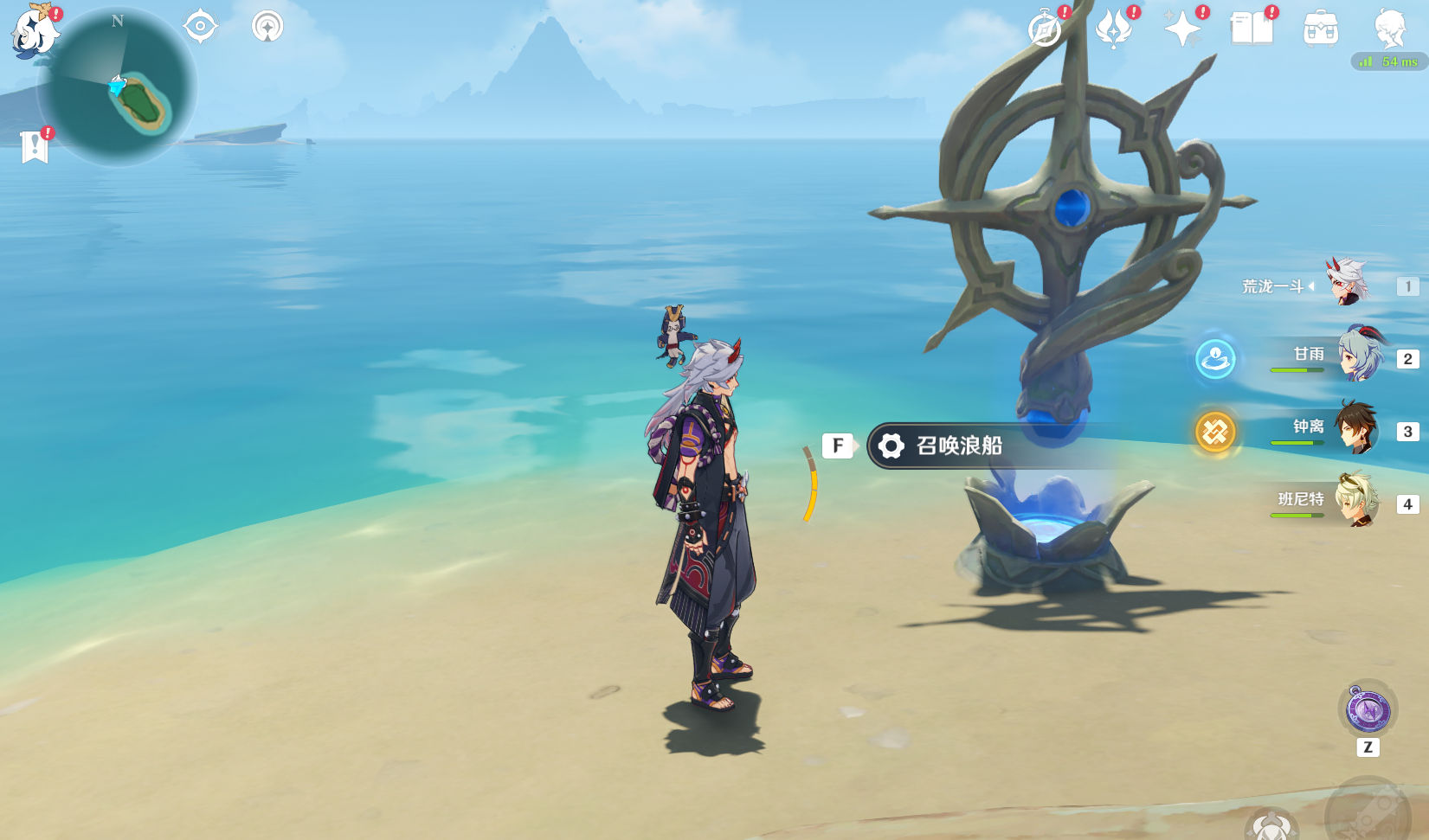Open the Wish star icon
This screenshot has width=1429, height=840.
[x=1182, y=29]
